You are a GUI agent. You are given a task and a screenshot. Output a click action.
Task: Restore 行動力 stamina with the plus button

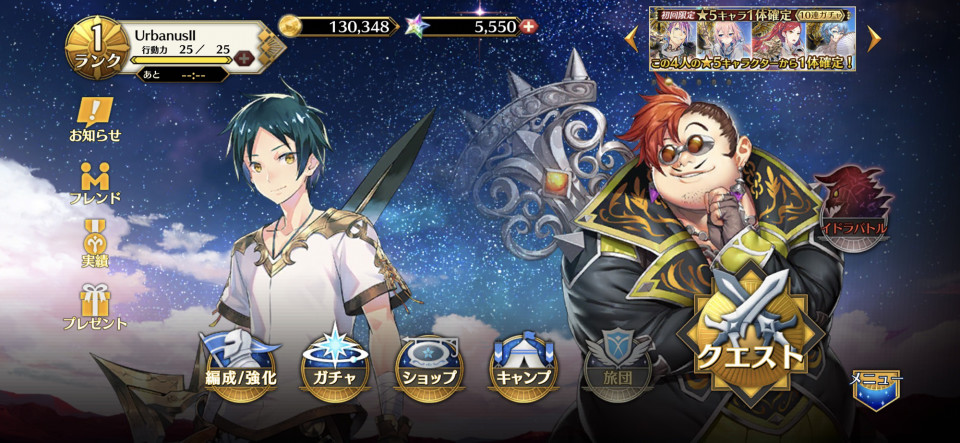243,59
